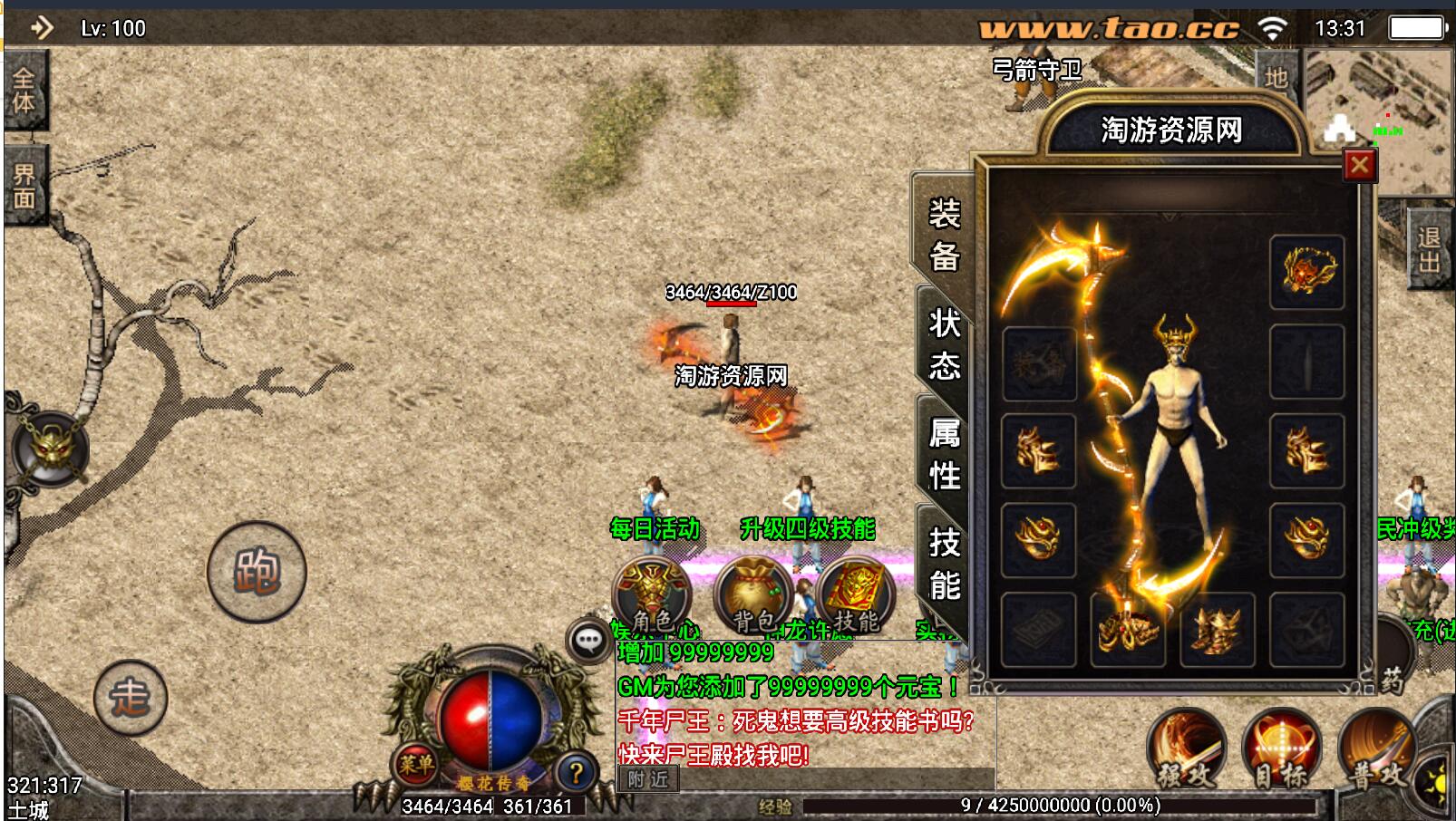This screenshot has height=821, width=1456.
Task: Select the flaming necklace equipment slot
Action: click(x=1306, y=271)
